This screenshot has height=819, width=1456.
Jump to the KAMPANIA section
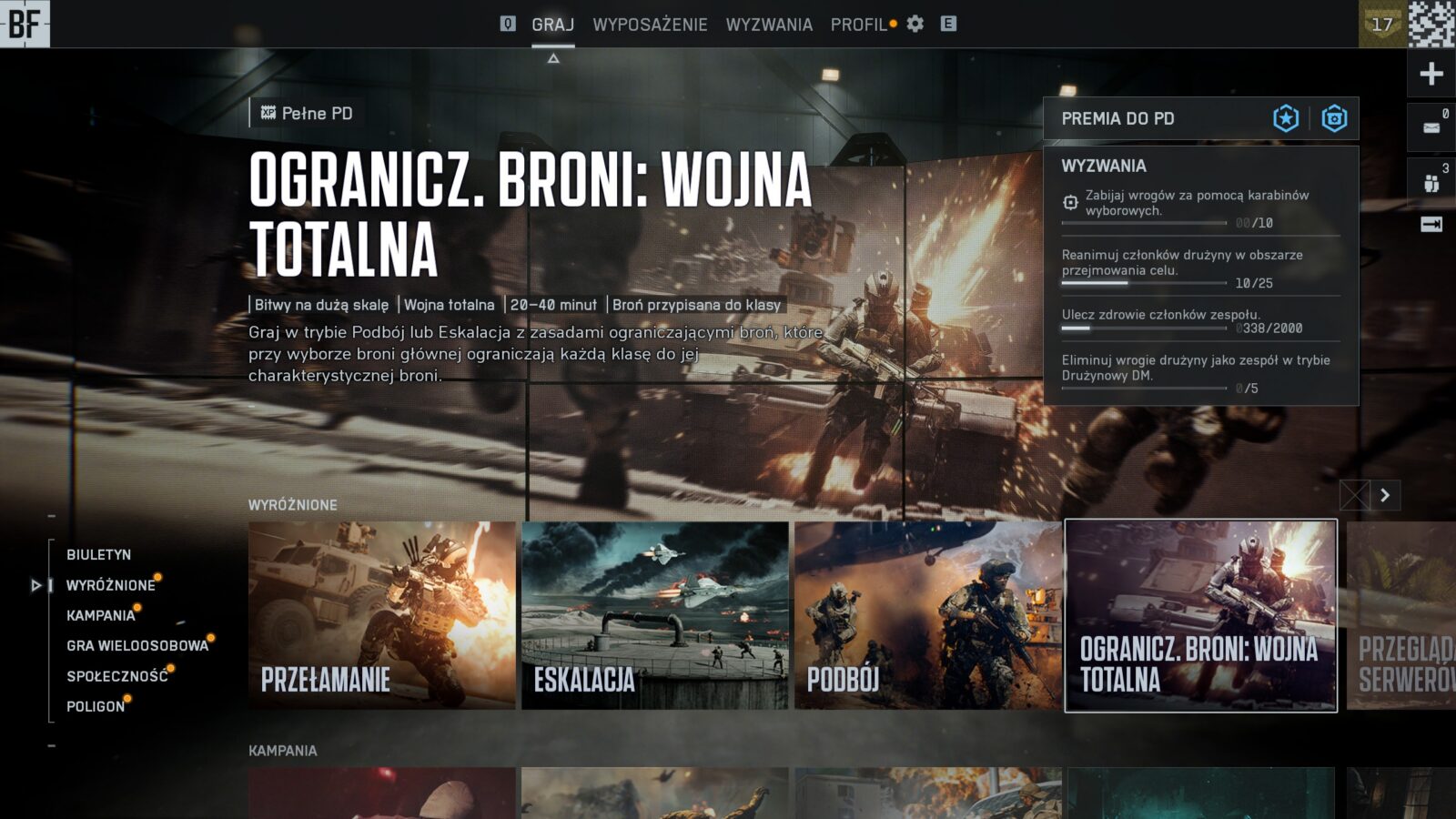(x=100, y=615)
